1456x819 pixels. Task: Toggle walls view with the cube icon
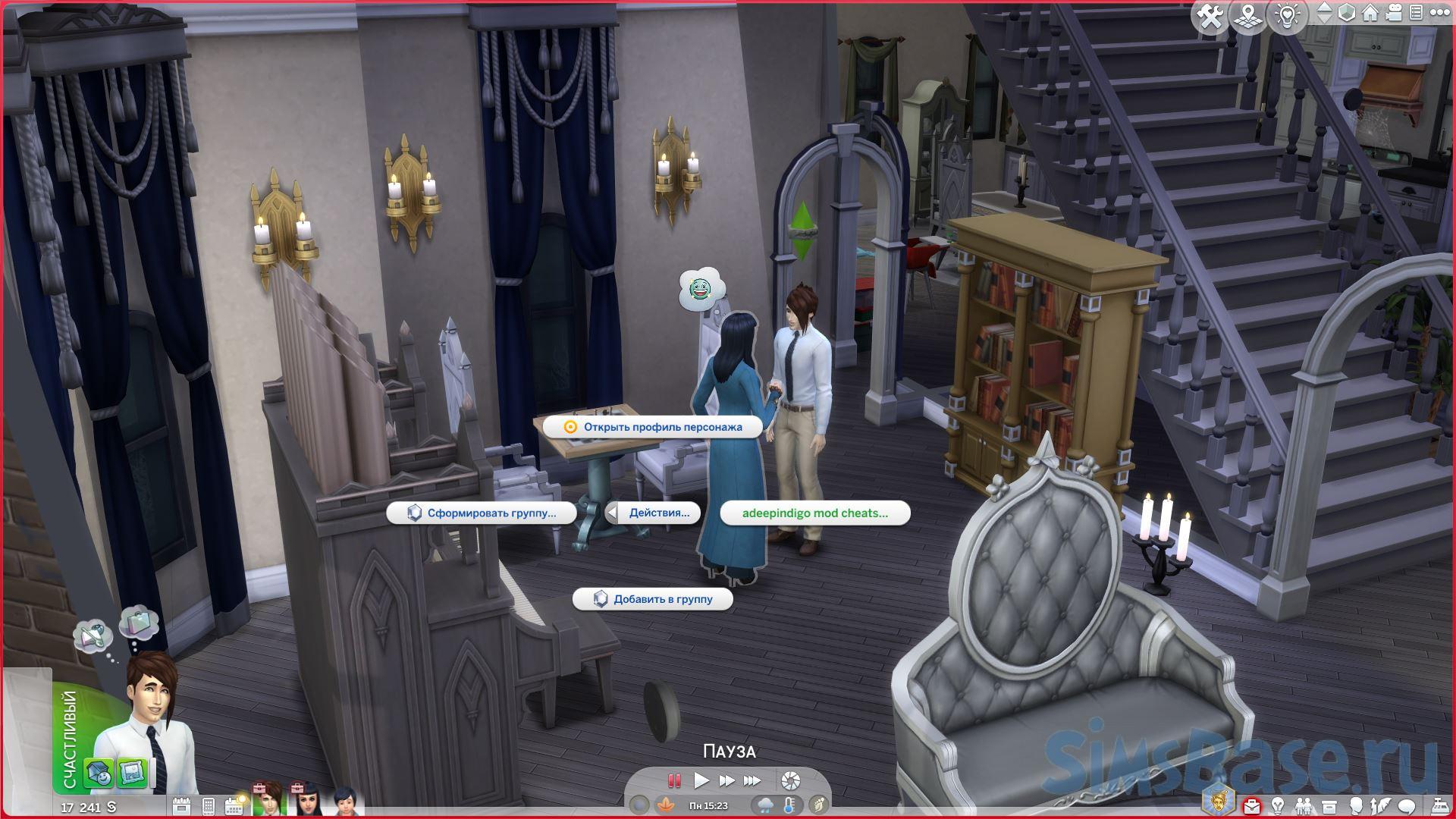pos(1347,14)
